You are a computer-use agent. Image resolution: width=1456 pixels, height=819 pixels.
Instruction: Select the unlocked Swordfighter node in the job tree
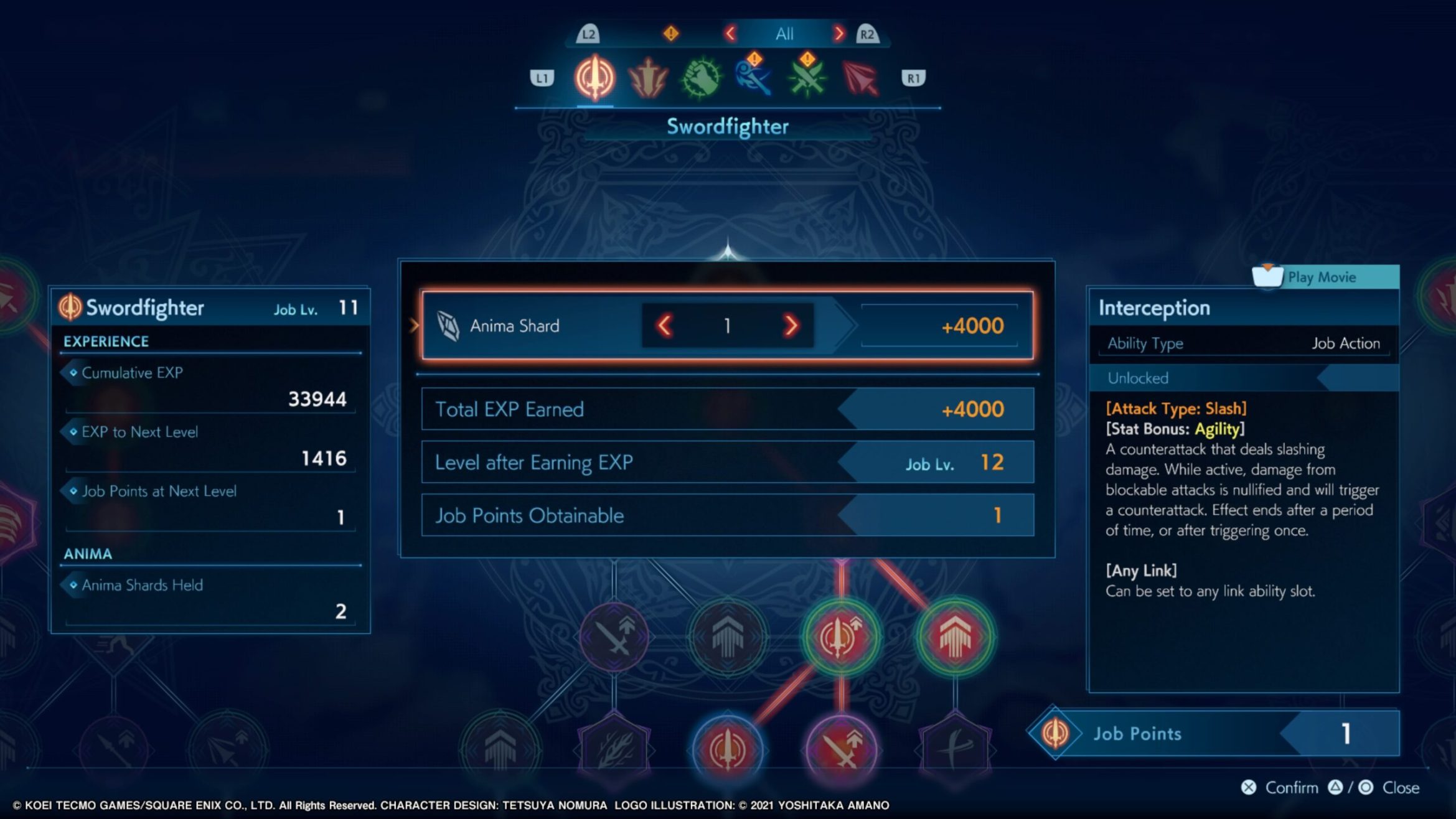click(728, 747)
